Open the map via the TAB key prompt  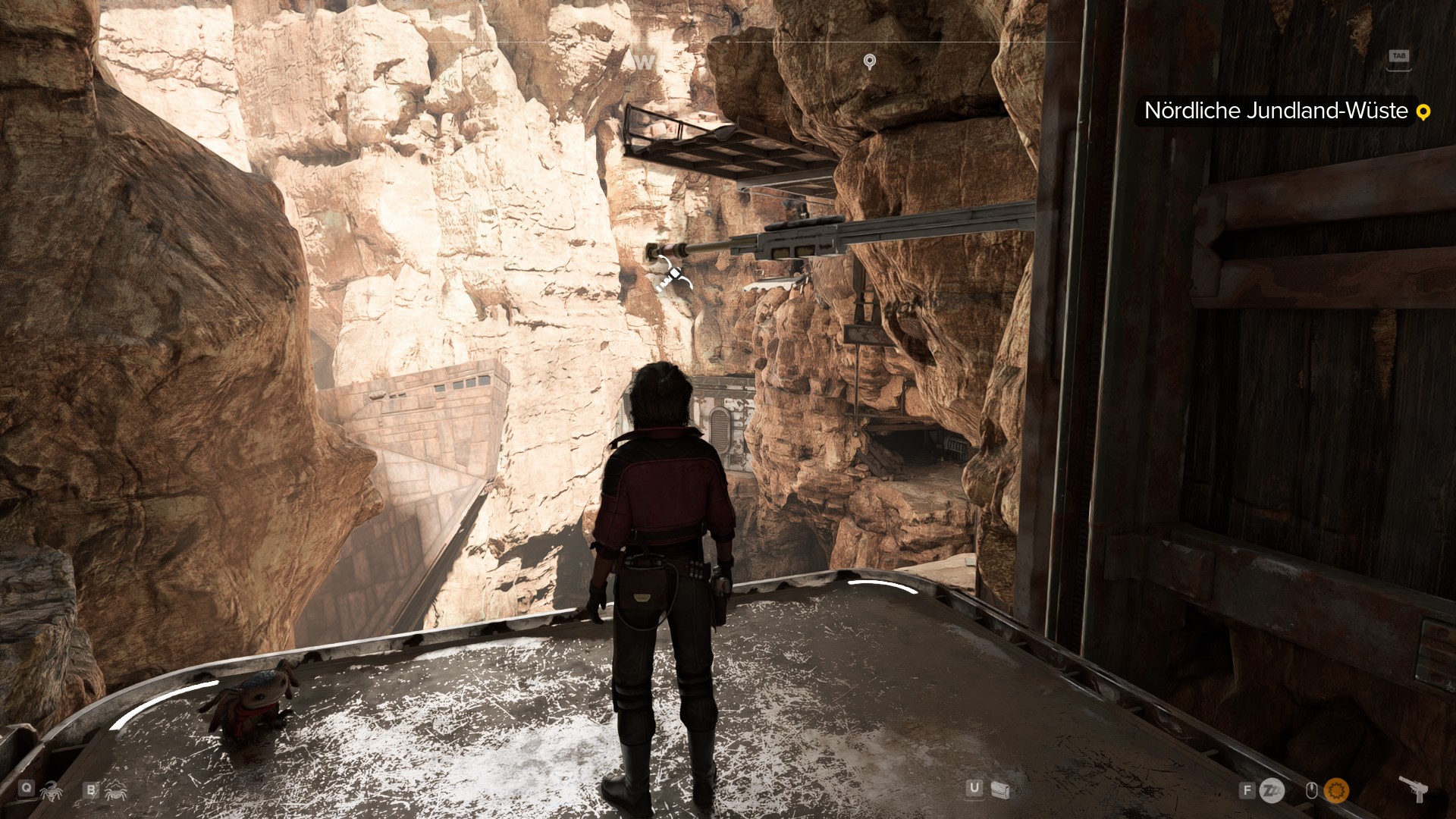(x=1398, y=56)
